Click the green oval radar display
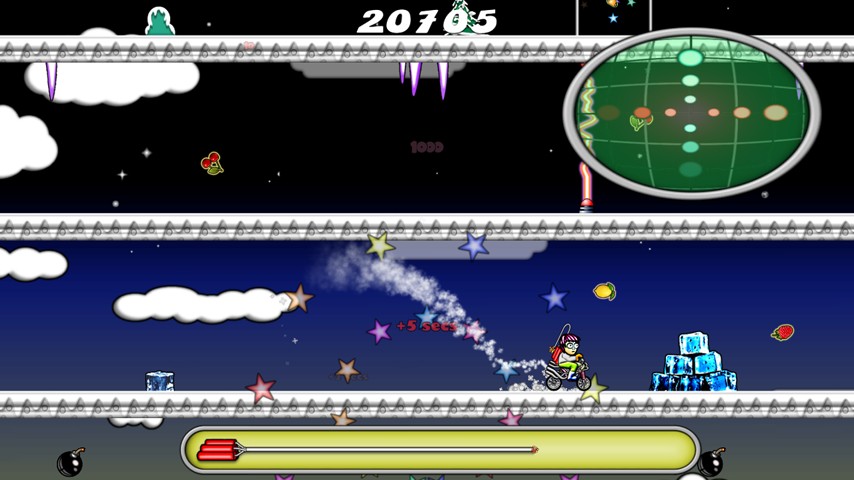The width and height of the screenshot is (854, 480). click(691, 113)
